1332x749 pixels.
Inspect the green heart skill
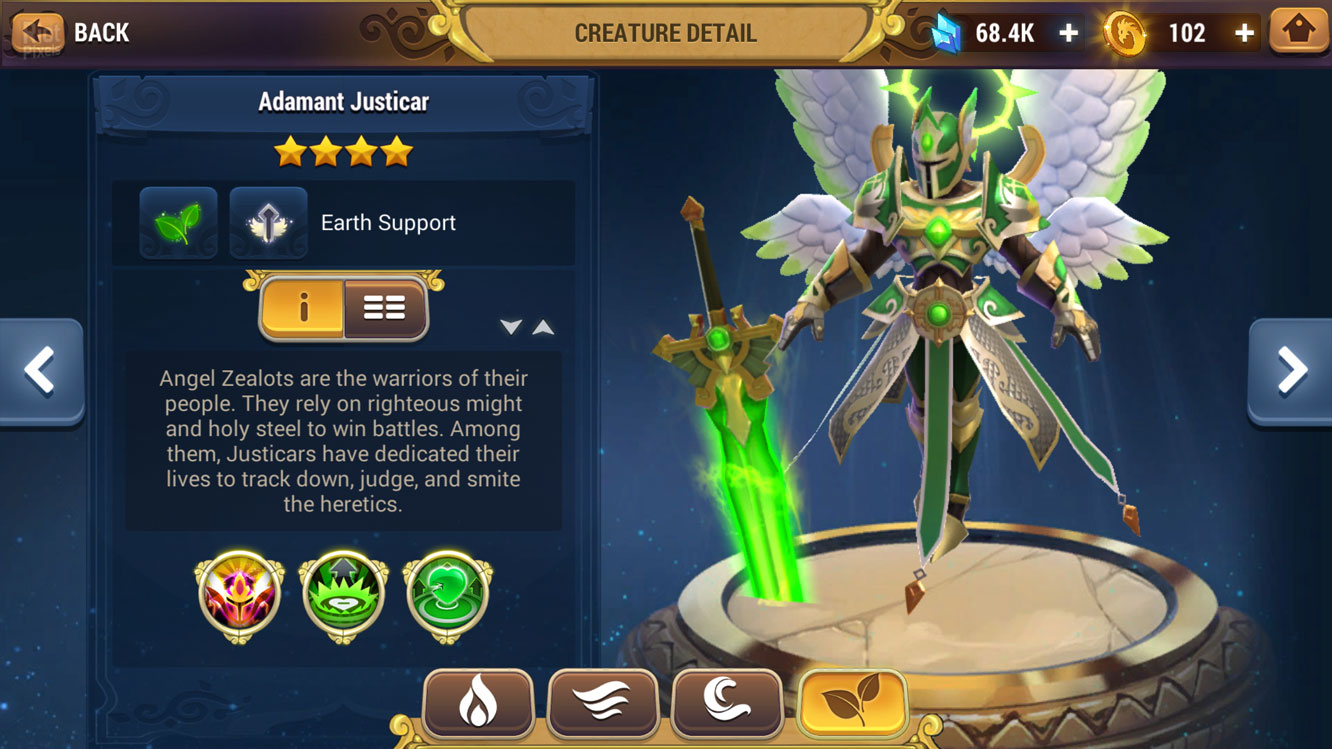pyautogui.click(x=447, y=596)
